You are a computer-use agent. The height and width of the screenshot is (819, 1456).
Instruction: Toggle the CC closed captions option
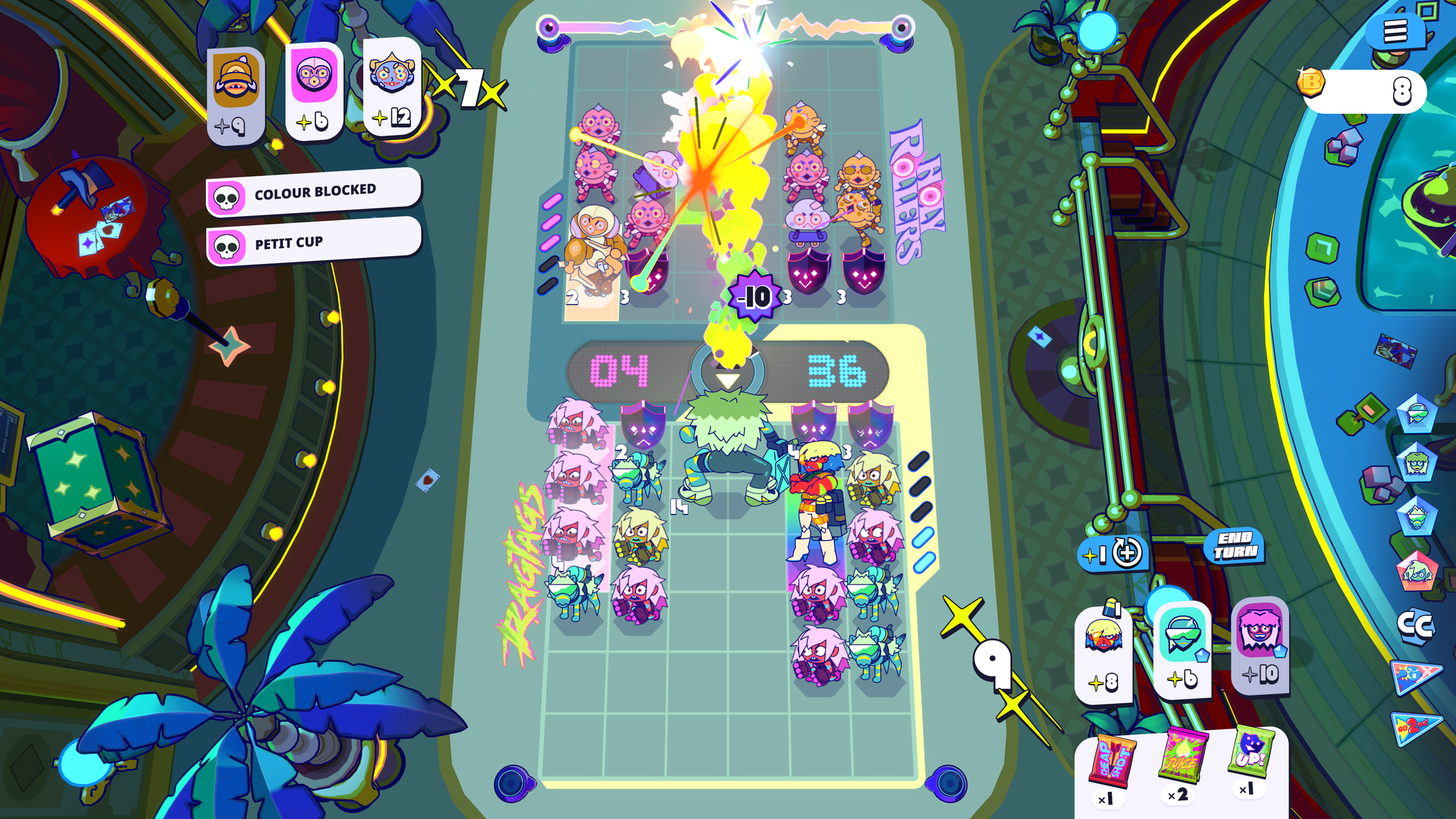pos(1416,626)
